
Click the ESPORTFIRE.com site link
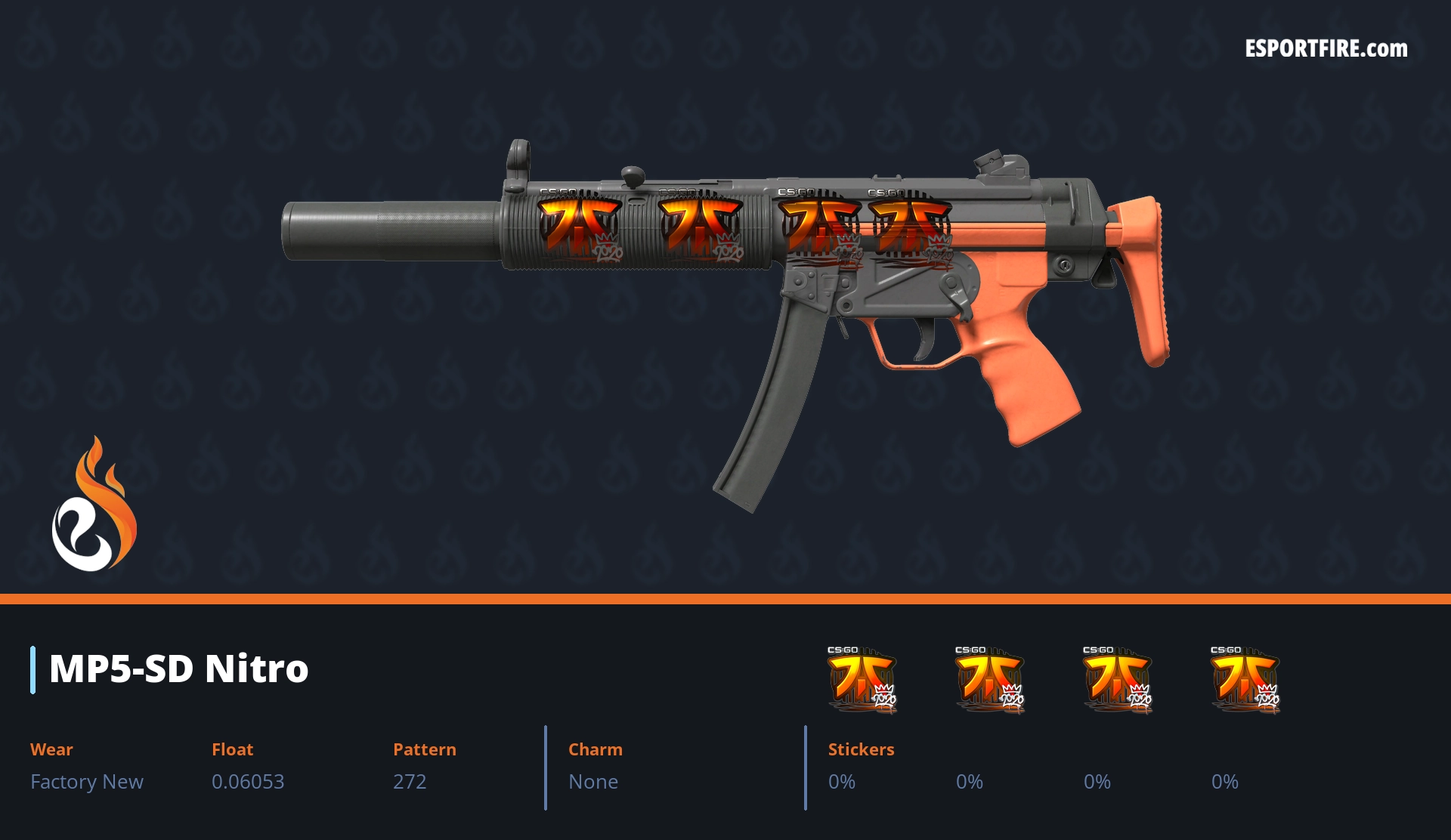(x=1326, y=49)
